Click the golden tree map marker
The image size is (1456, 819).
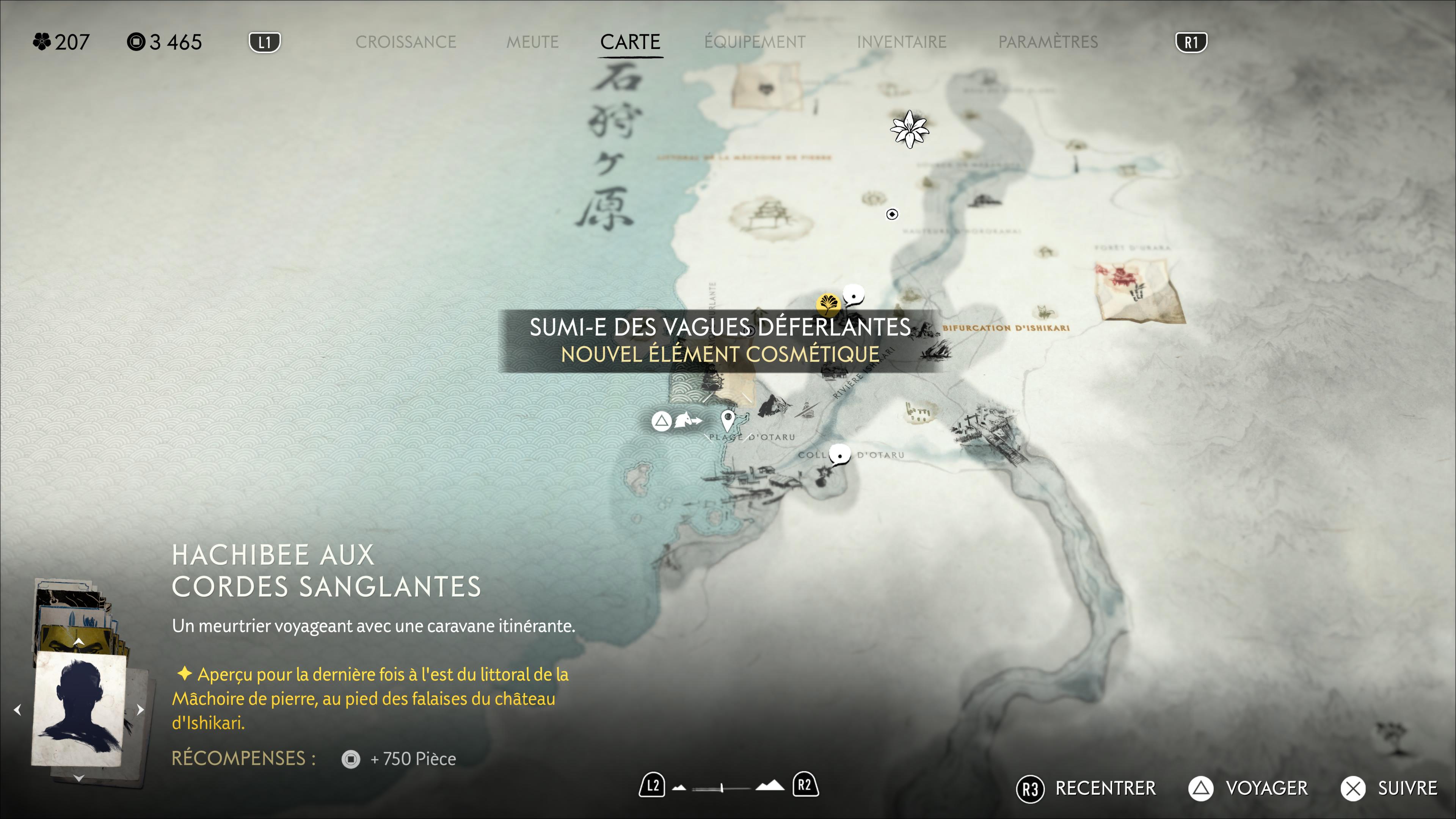coord(828,303)
